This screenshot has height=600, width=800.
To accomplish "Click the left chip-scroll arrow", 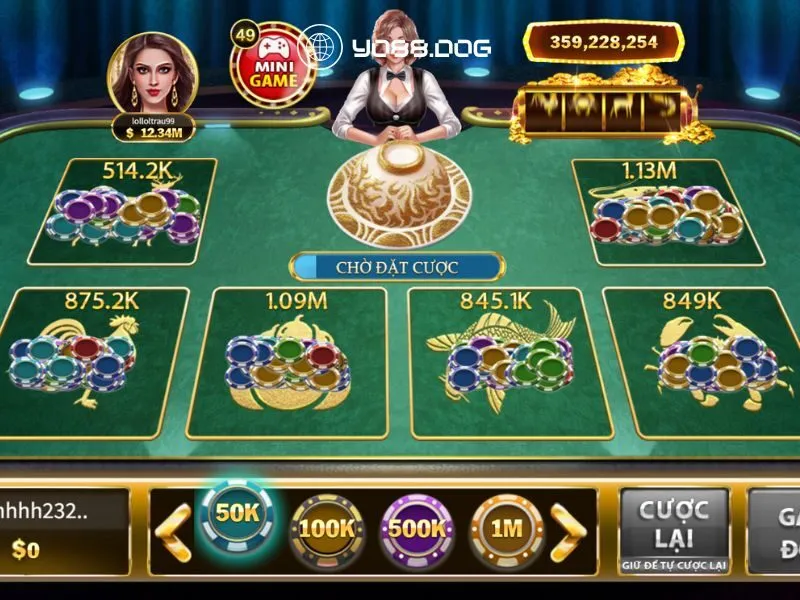I will 176,531.
